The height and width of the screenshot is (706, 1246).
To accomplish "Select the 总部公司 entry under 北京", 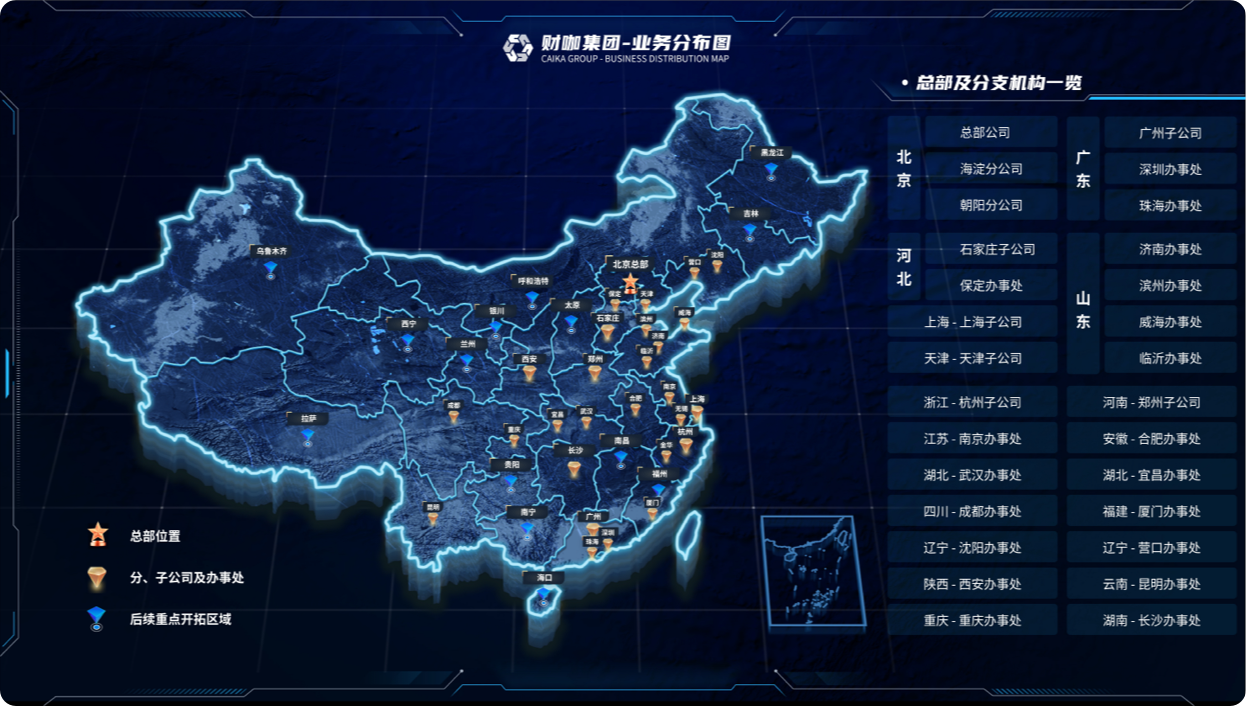I will 990,132.
